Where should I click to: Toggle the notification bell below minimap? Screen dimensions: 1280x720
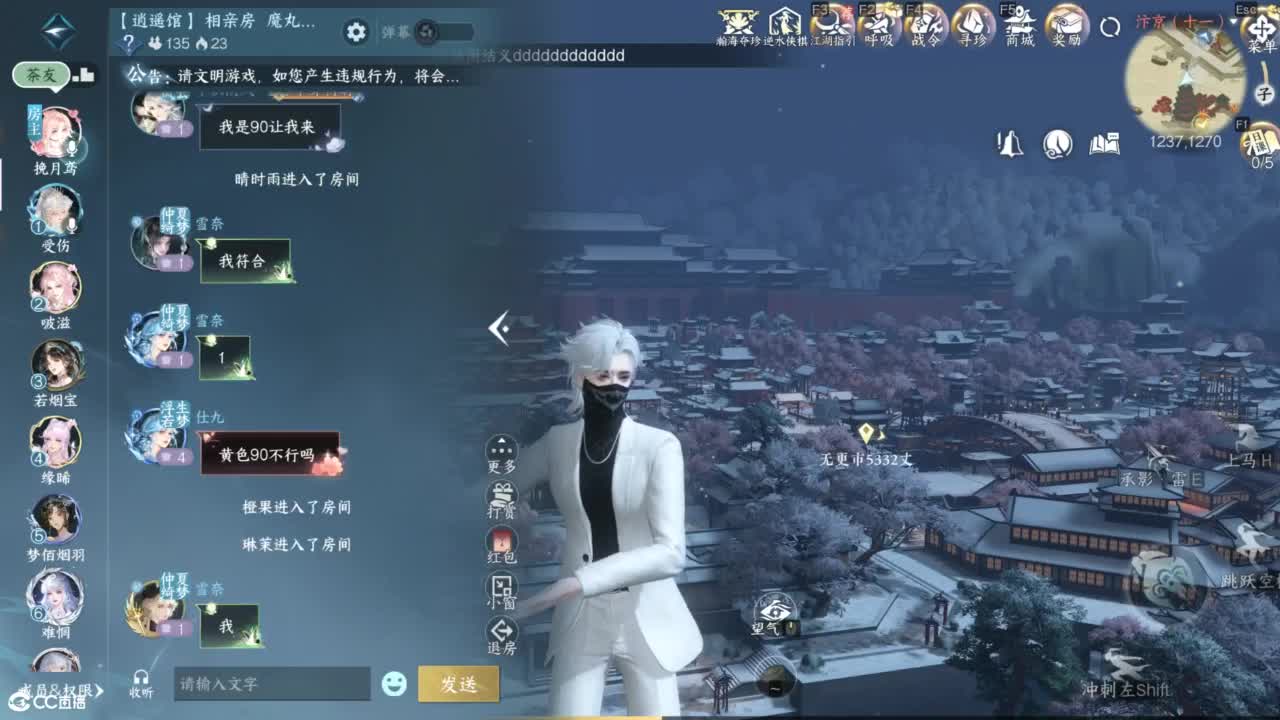point(1008,145)
